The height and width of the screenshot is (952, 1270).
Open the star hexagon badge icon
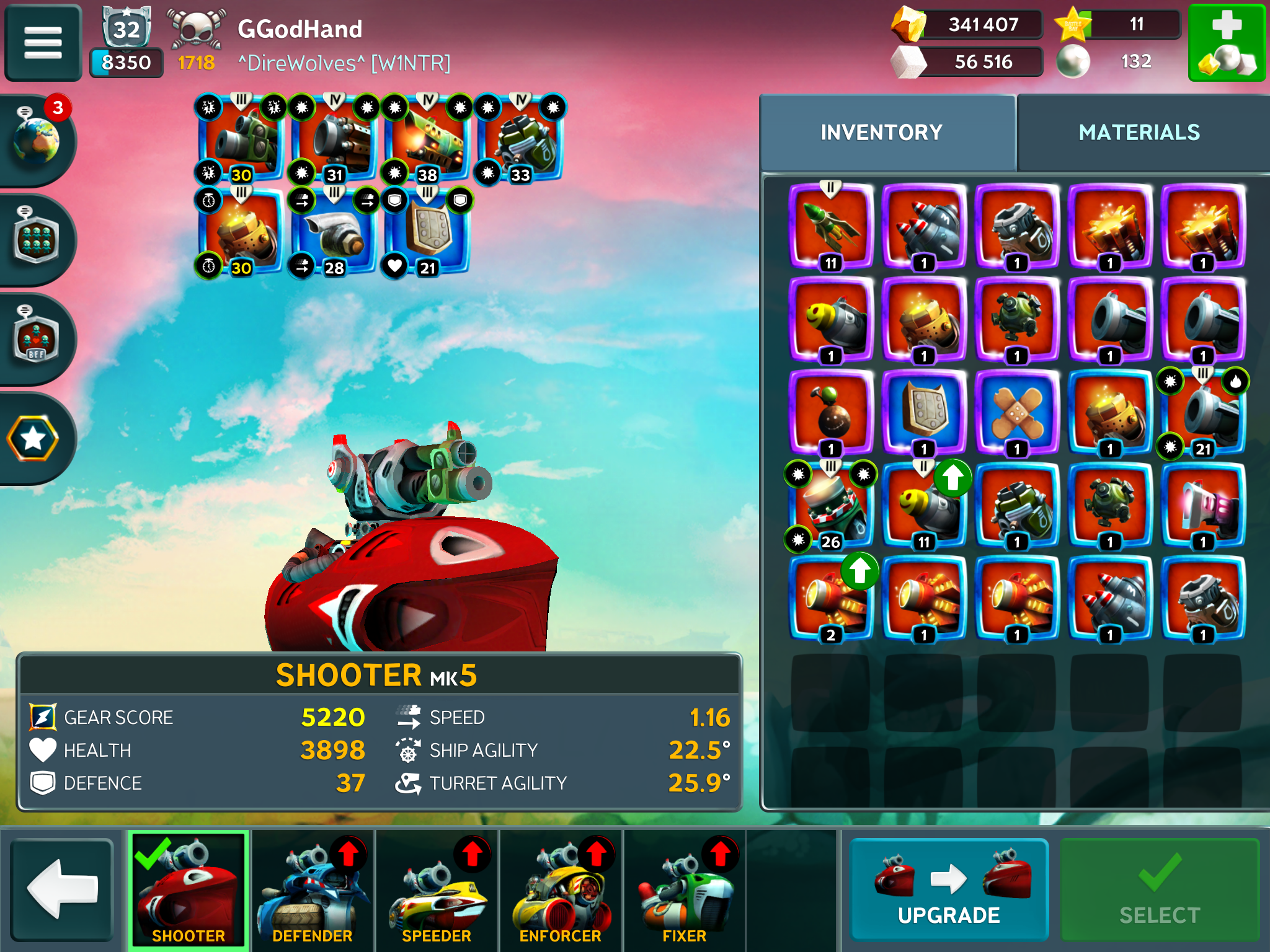(34, 439)
